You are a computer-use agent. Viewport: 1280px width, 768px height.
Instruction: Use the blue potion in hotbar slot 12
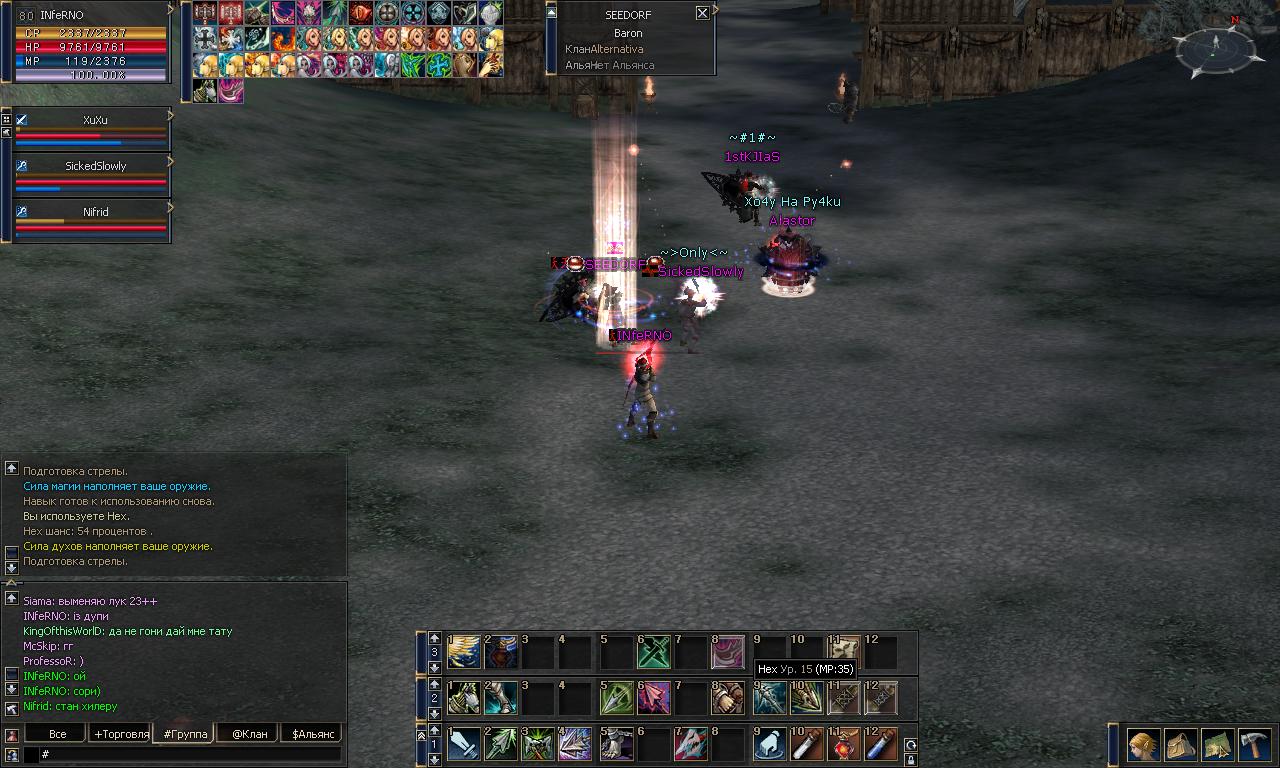pos(882,745)
